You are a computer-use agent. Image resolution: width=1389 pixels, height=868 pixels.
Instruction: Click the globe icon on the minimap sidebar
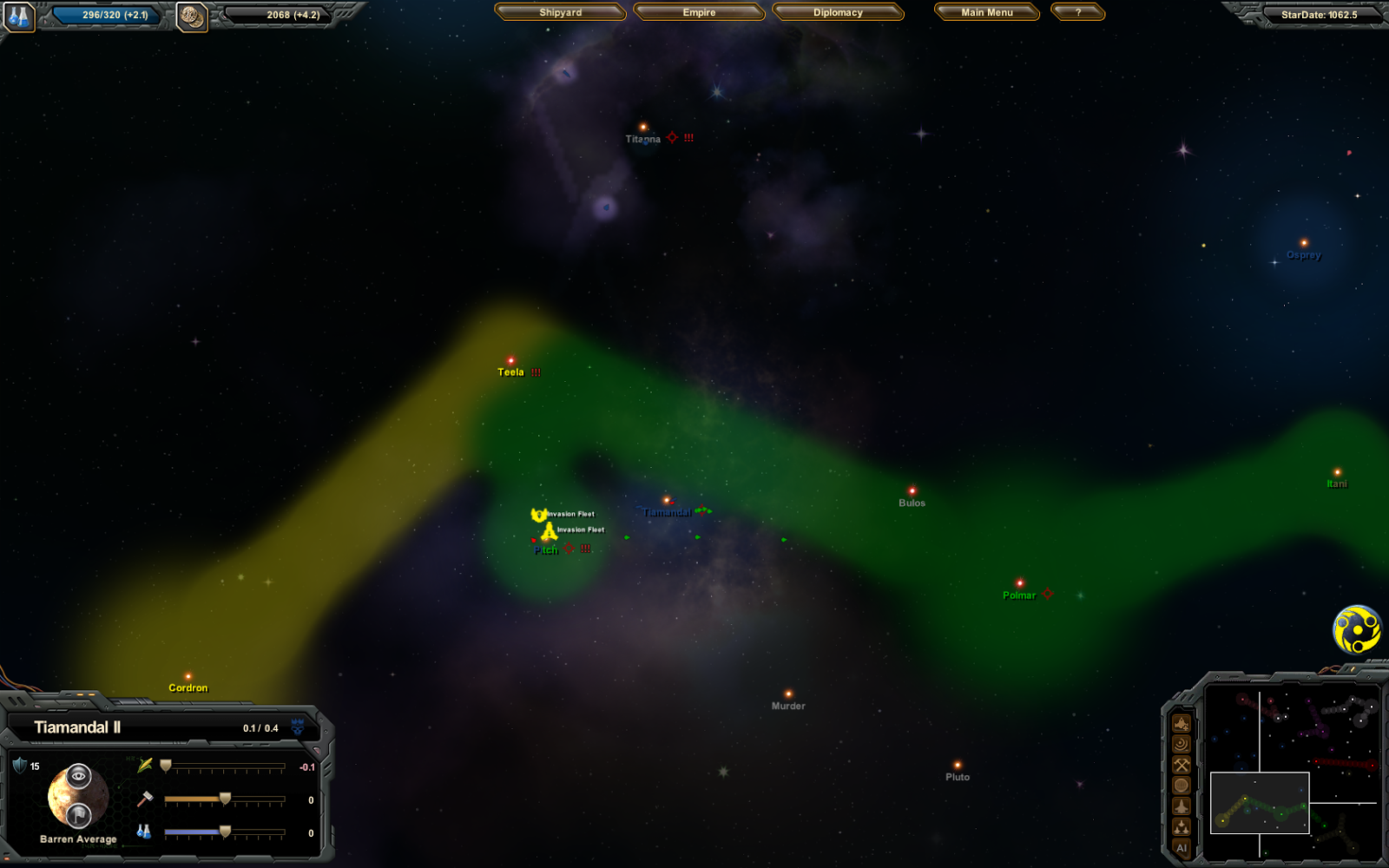1182,785
